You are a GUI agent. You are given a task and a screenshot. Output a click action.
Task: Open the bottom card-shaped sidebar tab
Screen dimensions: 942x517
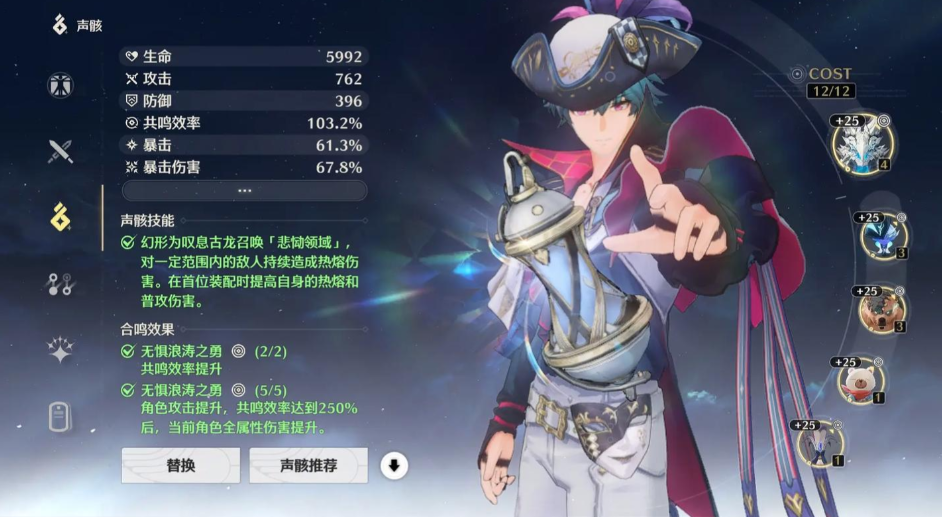(x=61, y=416)
